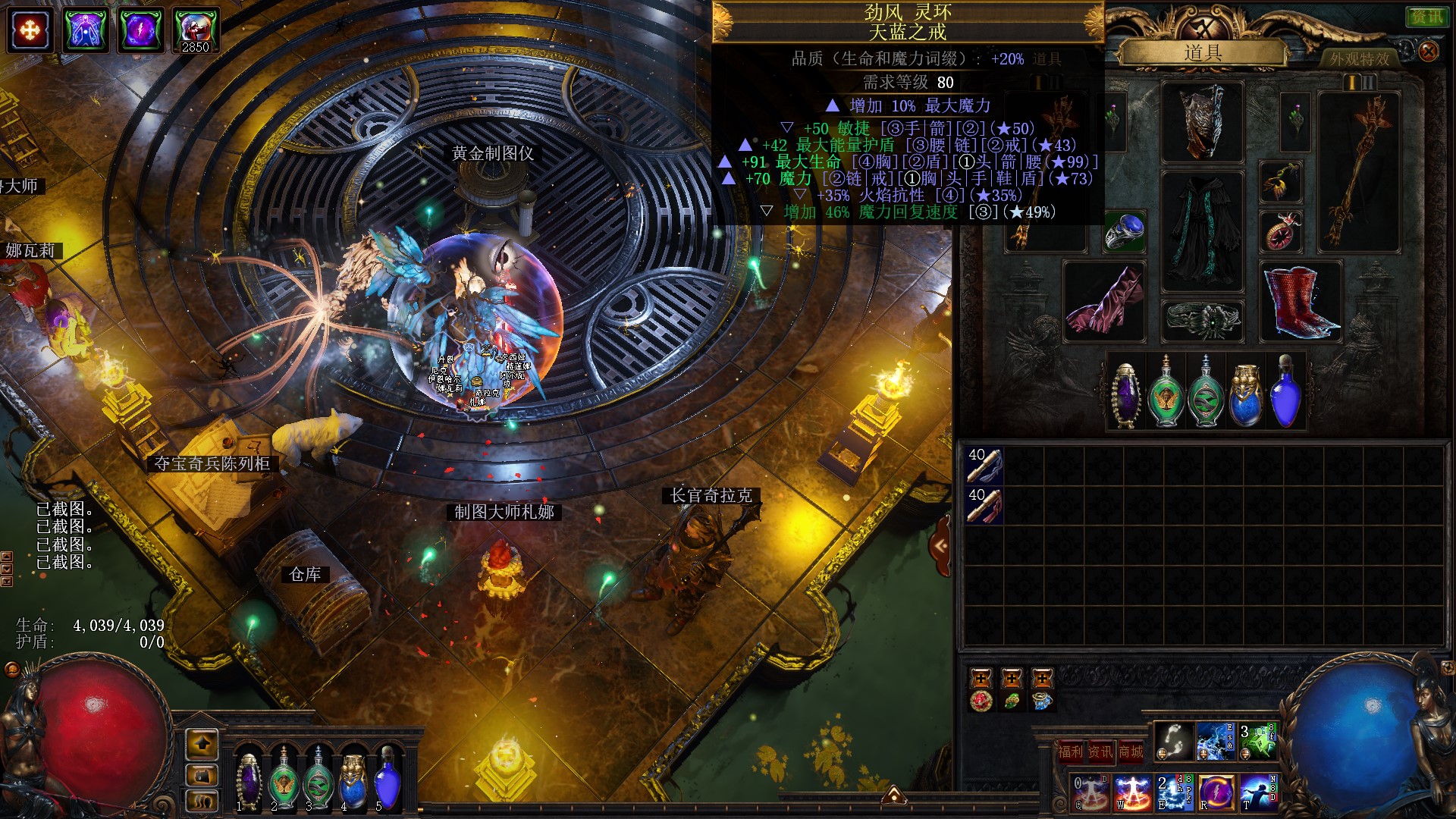Select the equipped red boots slot
This screenshot has width=1456, height=819.
click(x=1300, y=301)
